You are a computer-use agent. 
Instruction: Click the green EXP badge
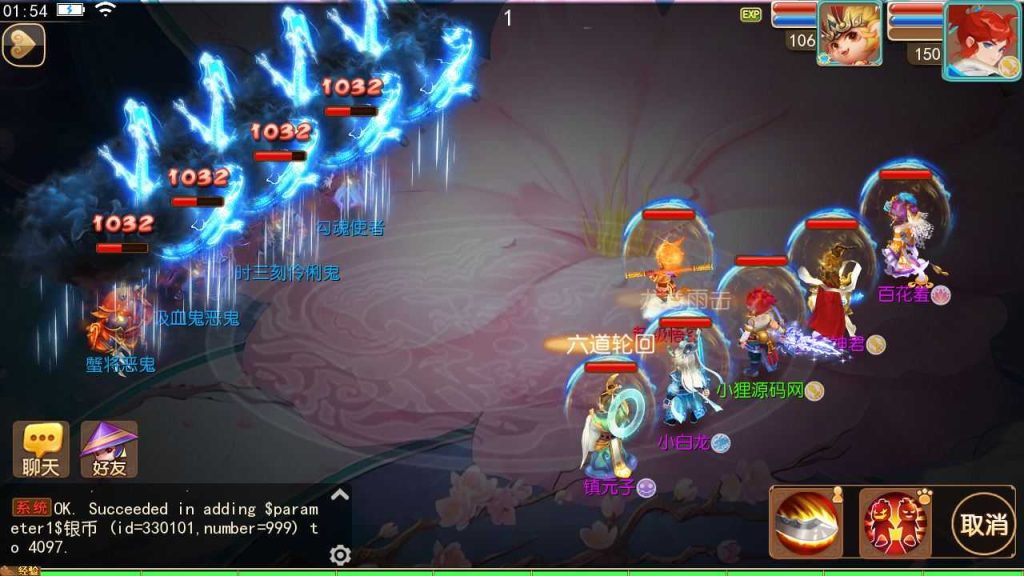pos(750,15)
